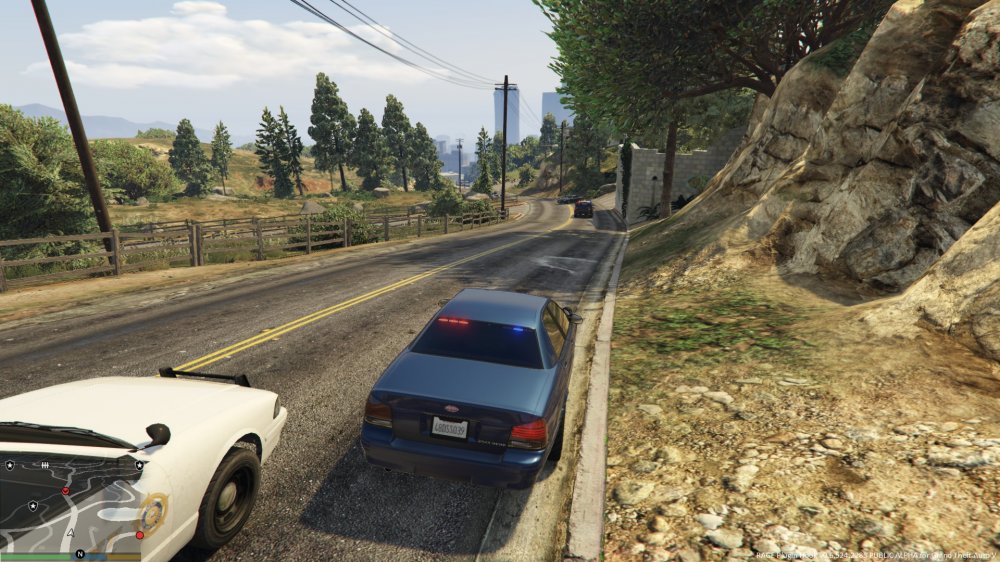Select the prison bars blip on the minimap
1000x562 pixels.
(x=45, y=465)
